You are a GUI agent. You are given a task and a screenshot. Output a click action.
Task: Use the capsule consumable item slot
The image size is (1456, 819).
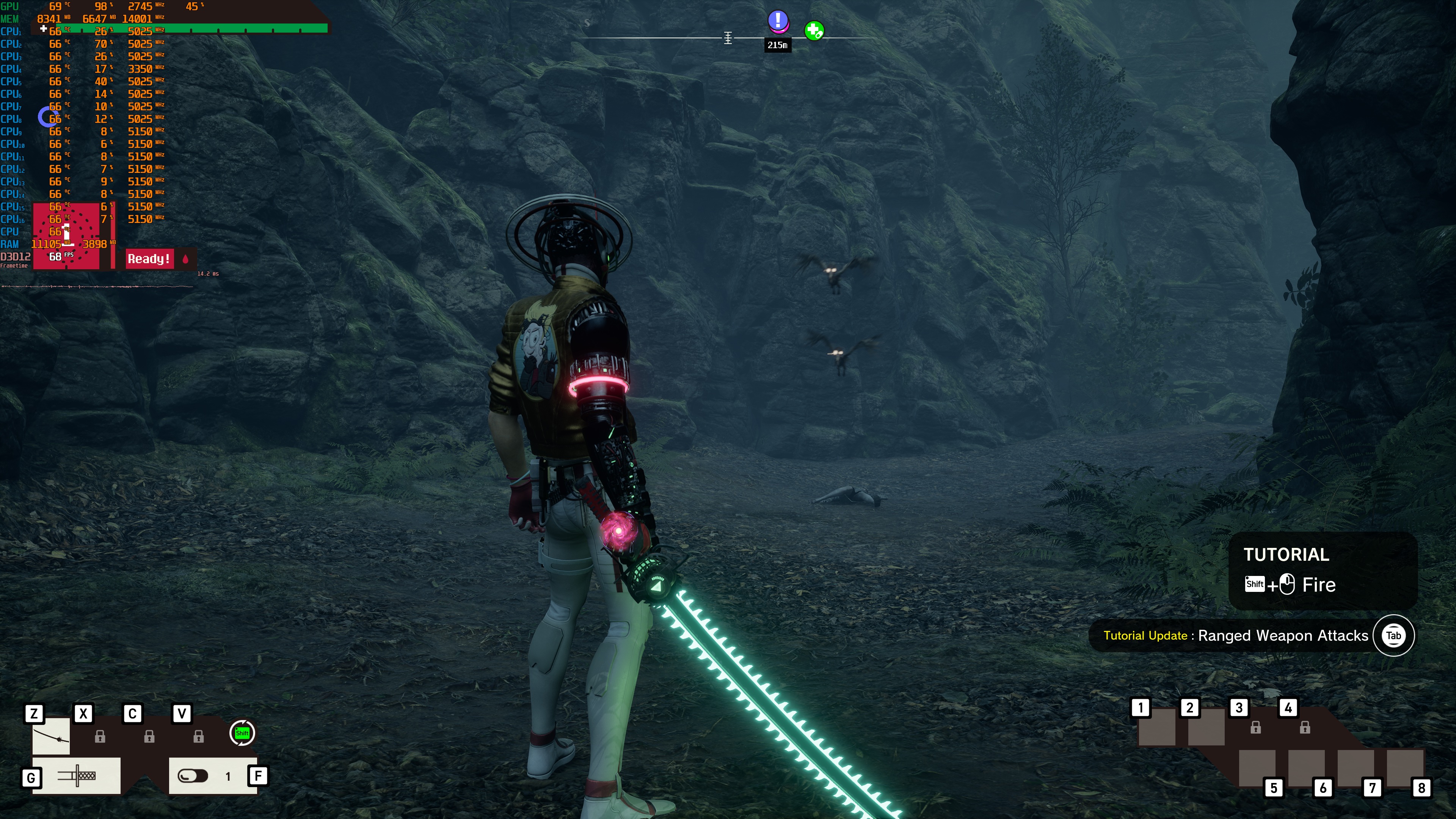click(x=193, y=776)
